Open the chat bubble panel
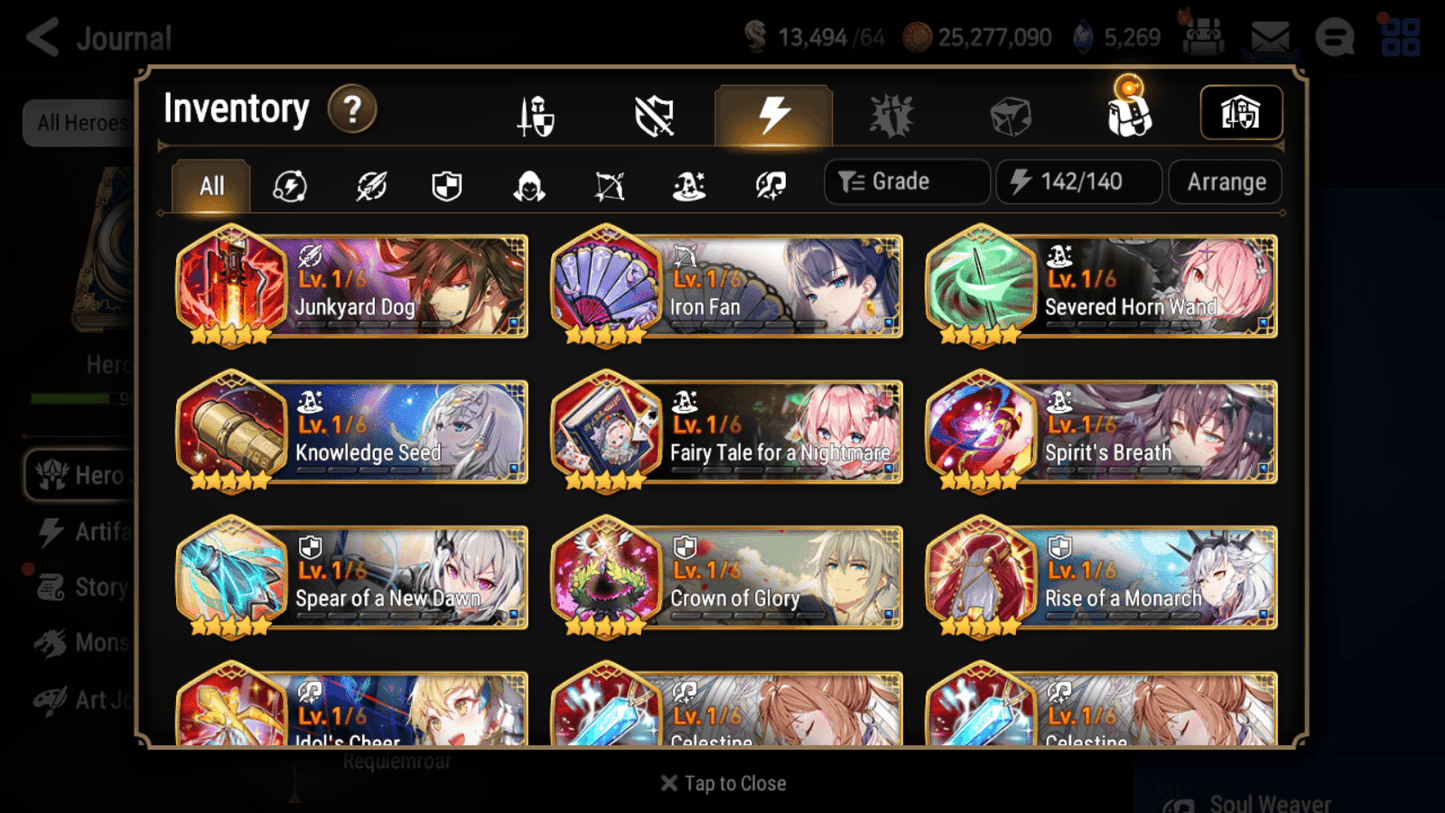This screenshot has height=813, width=1445. coord(1334,37)
